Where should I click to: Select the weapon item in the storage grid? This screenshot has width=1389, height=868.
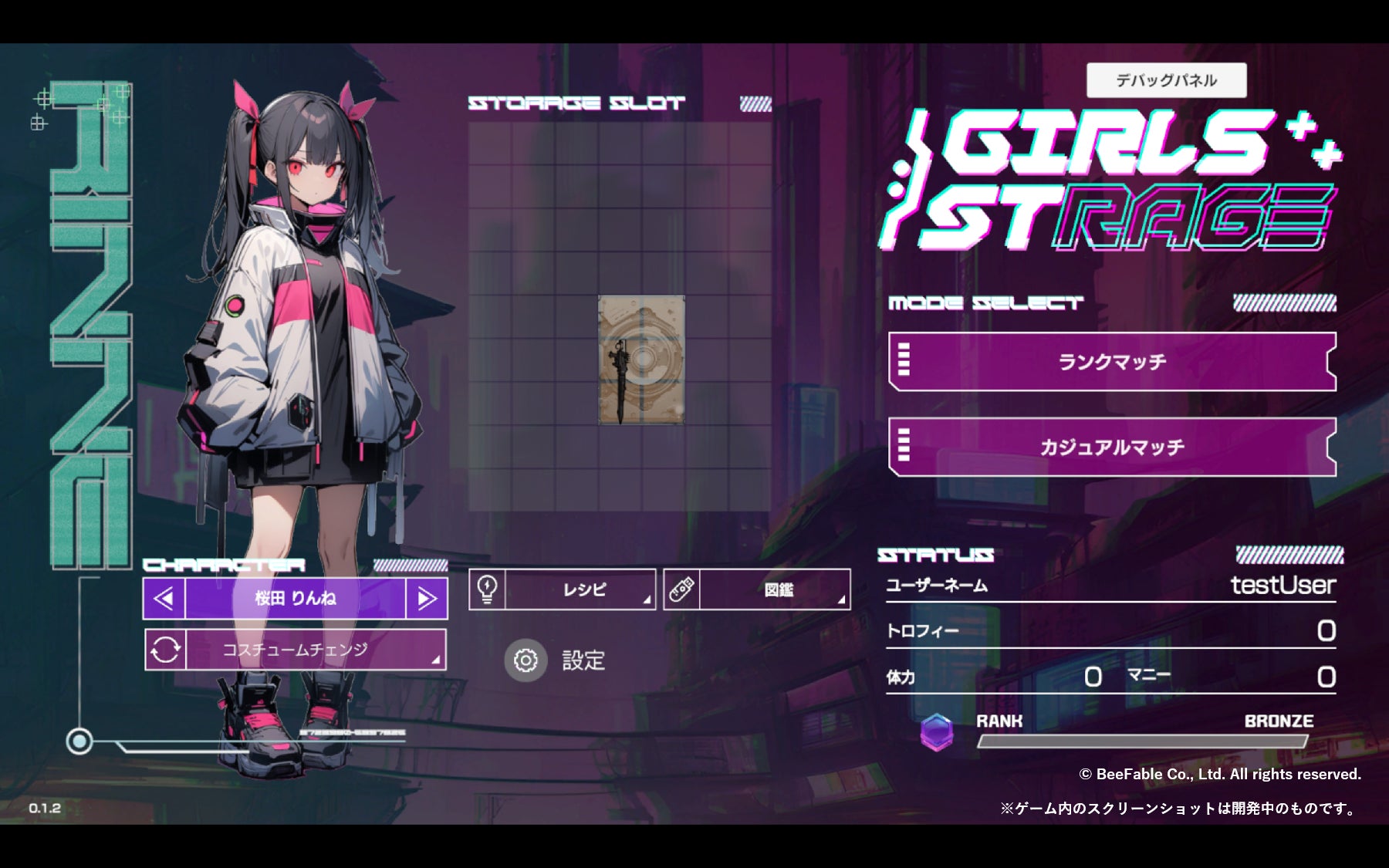(641, 360)
